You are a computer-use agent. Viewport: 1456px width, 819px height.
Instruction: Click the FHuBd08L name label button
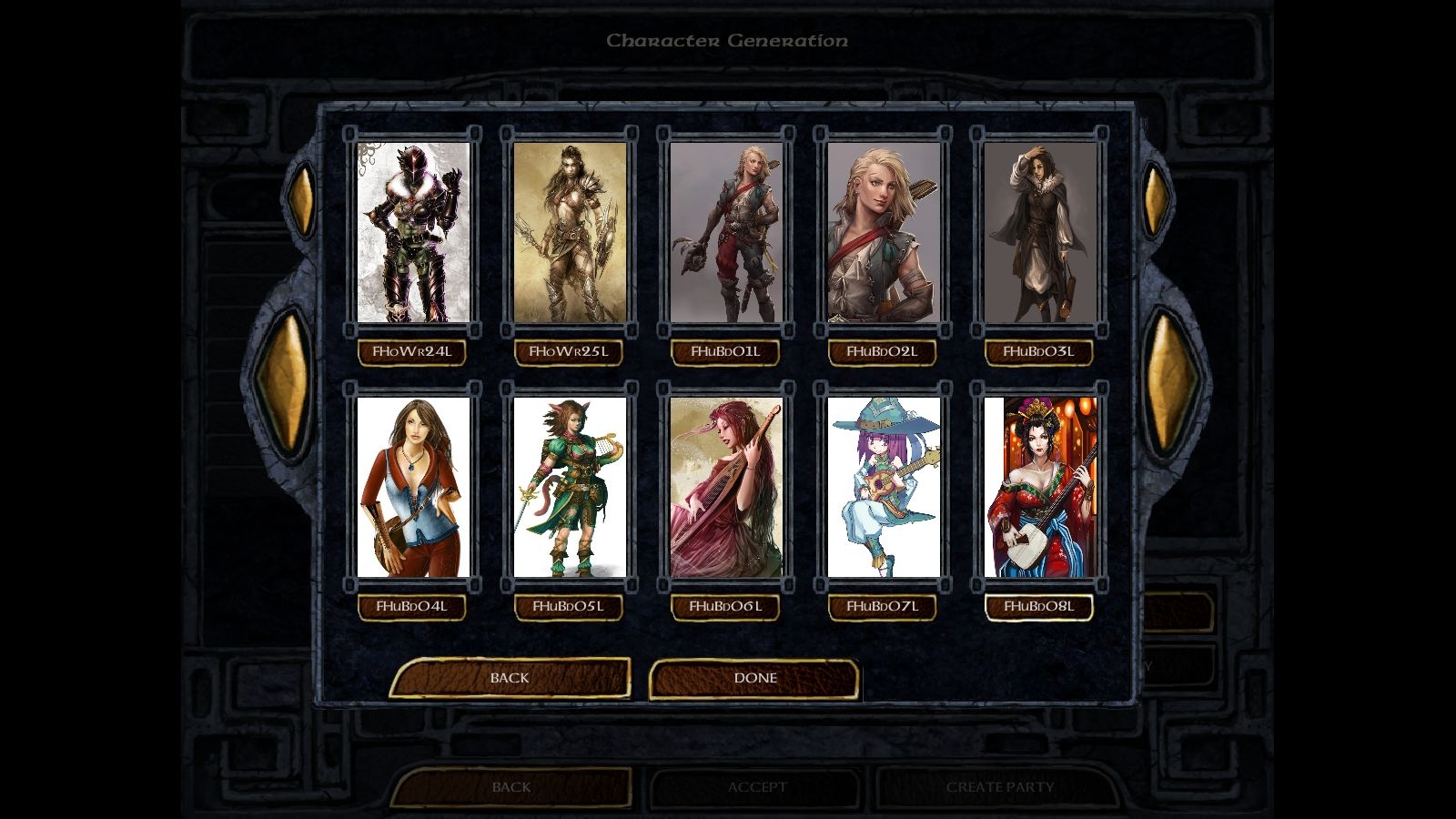point(1039,607)
